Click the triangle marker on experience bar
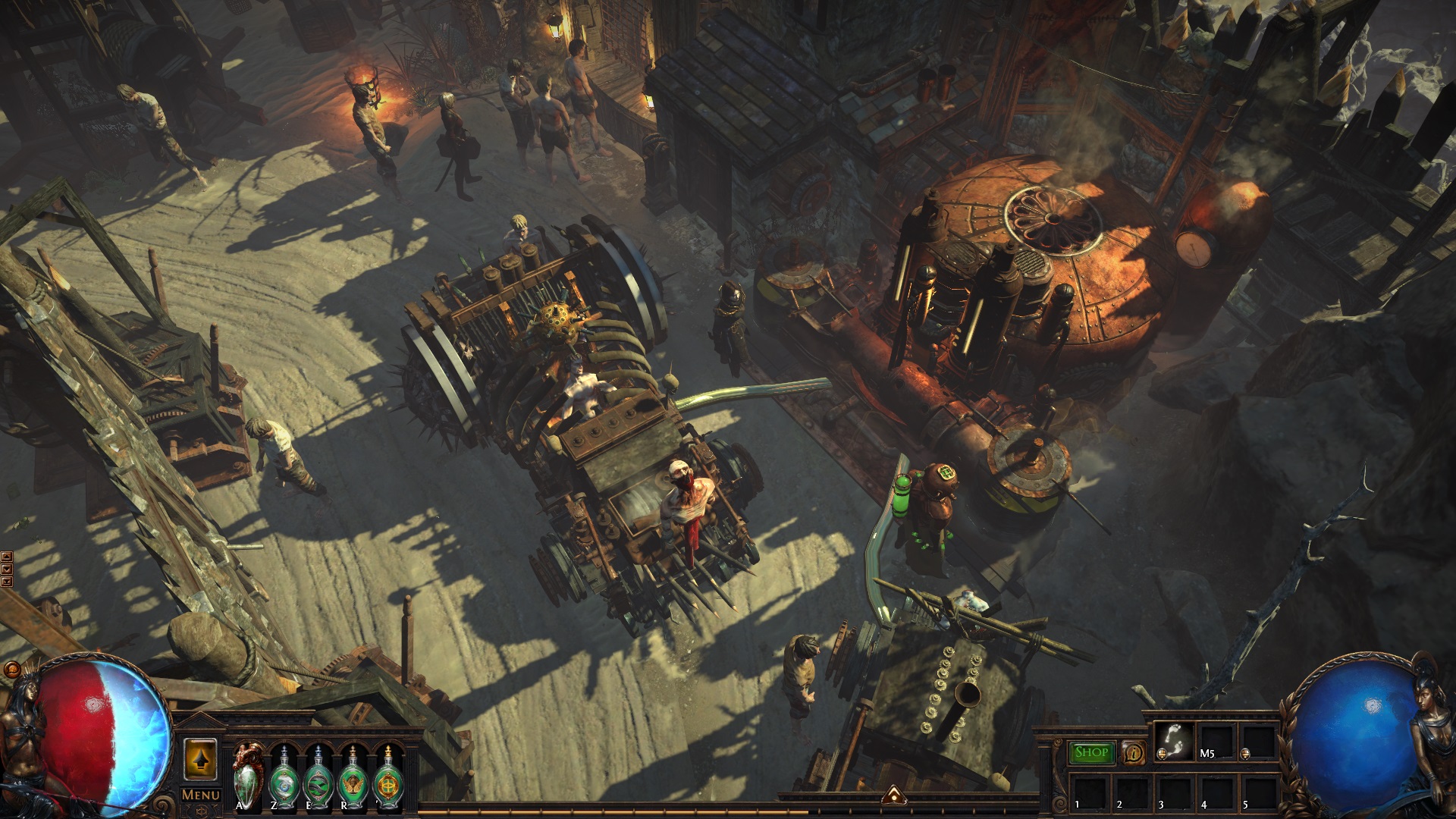The image size is (1456, 819). [894, 795]
